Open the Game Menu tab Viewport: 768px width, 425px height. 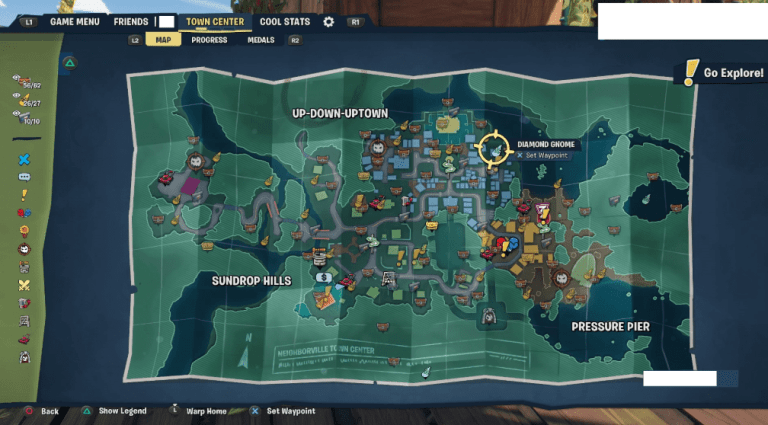pyautogui.click(x=75, y=21)
